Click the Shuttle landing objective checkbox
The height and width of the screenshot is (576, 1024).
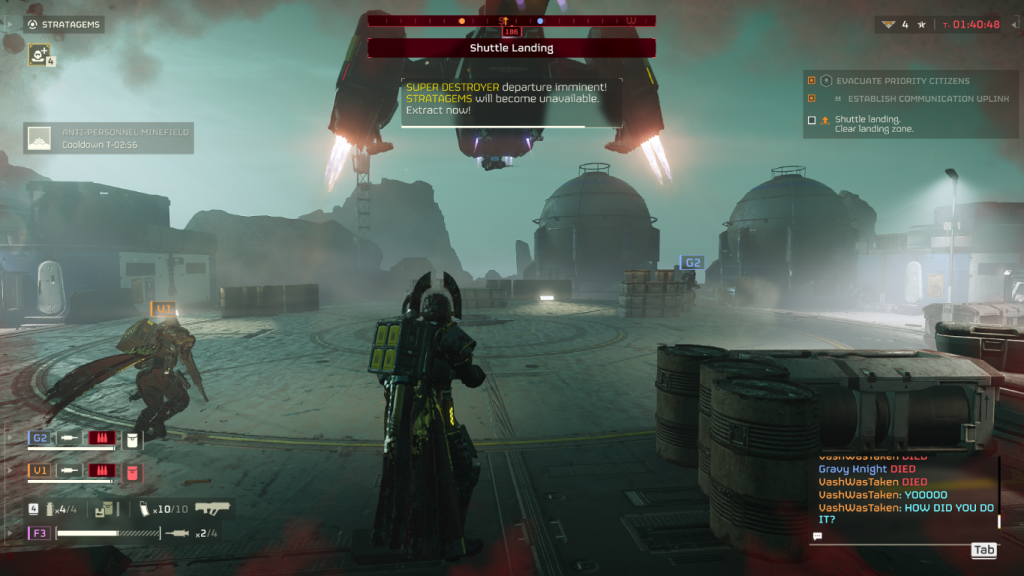coord(812,121)
